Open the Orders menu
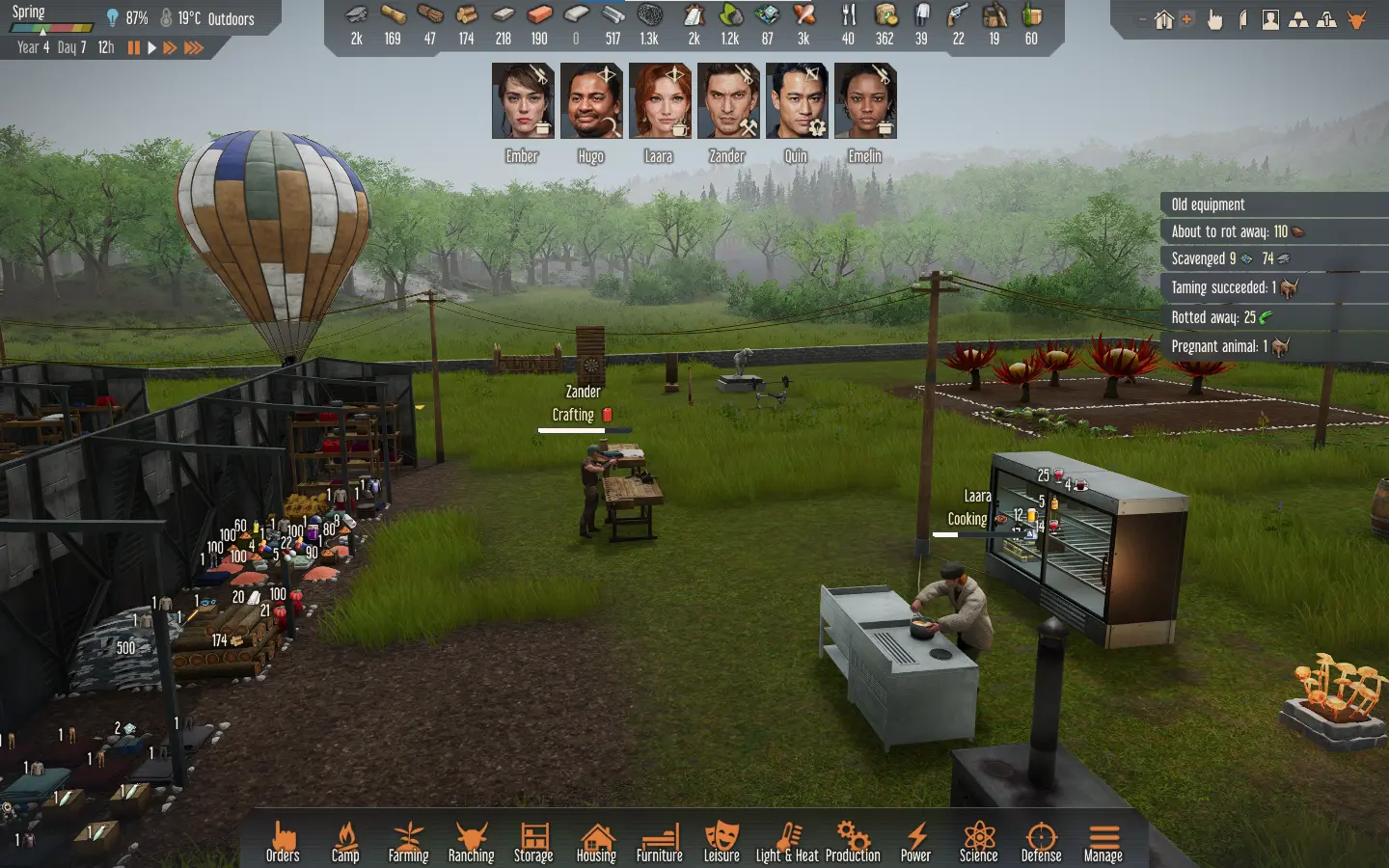This screenshot has height=868, width=1389. tap(283, 841)
